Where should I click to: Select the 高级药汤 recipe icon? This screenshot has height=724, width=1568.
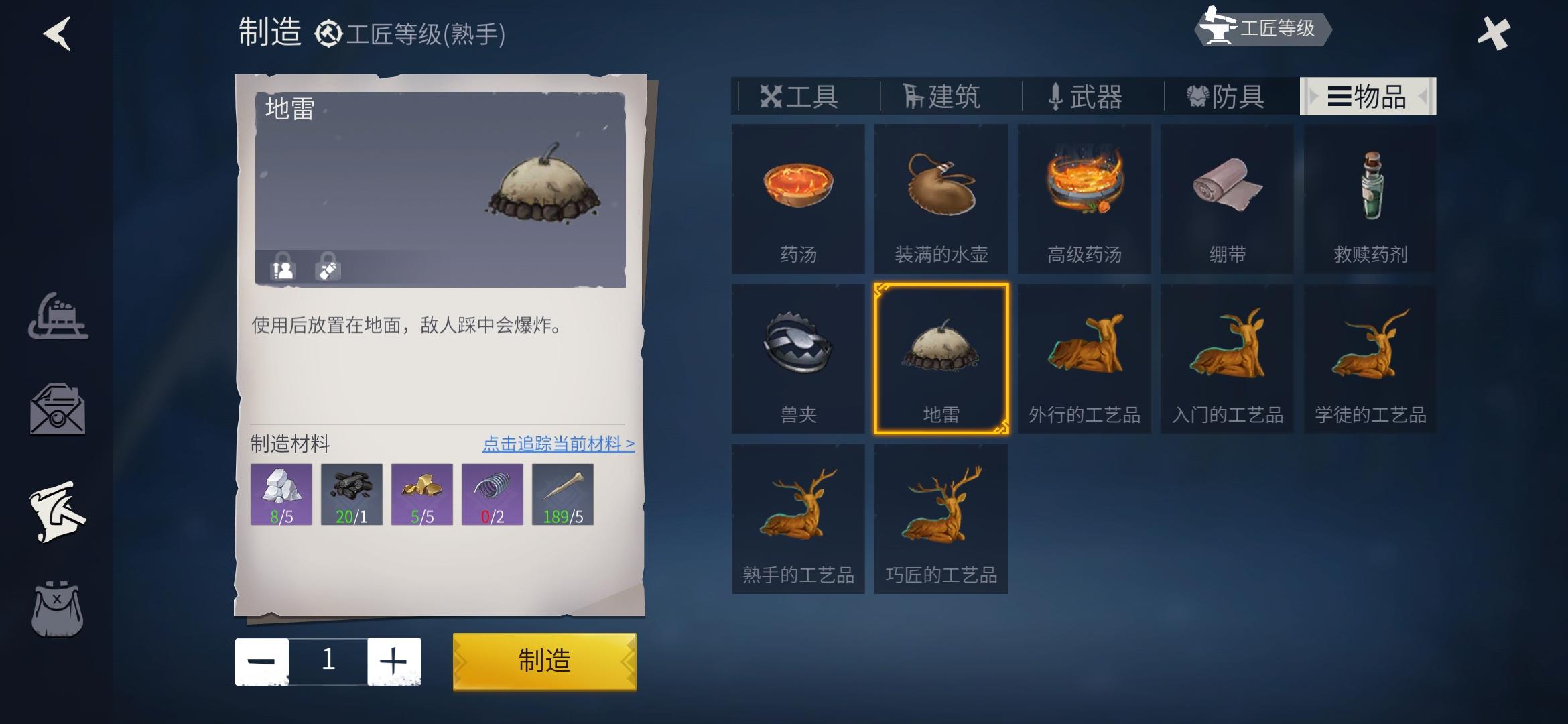[1084, 198]
